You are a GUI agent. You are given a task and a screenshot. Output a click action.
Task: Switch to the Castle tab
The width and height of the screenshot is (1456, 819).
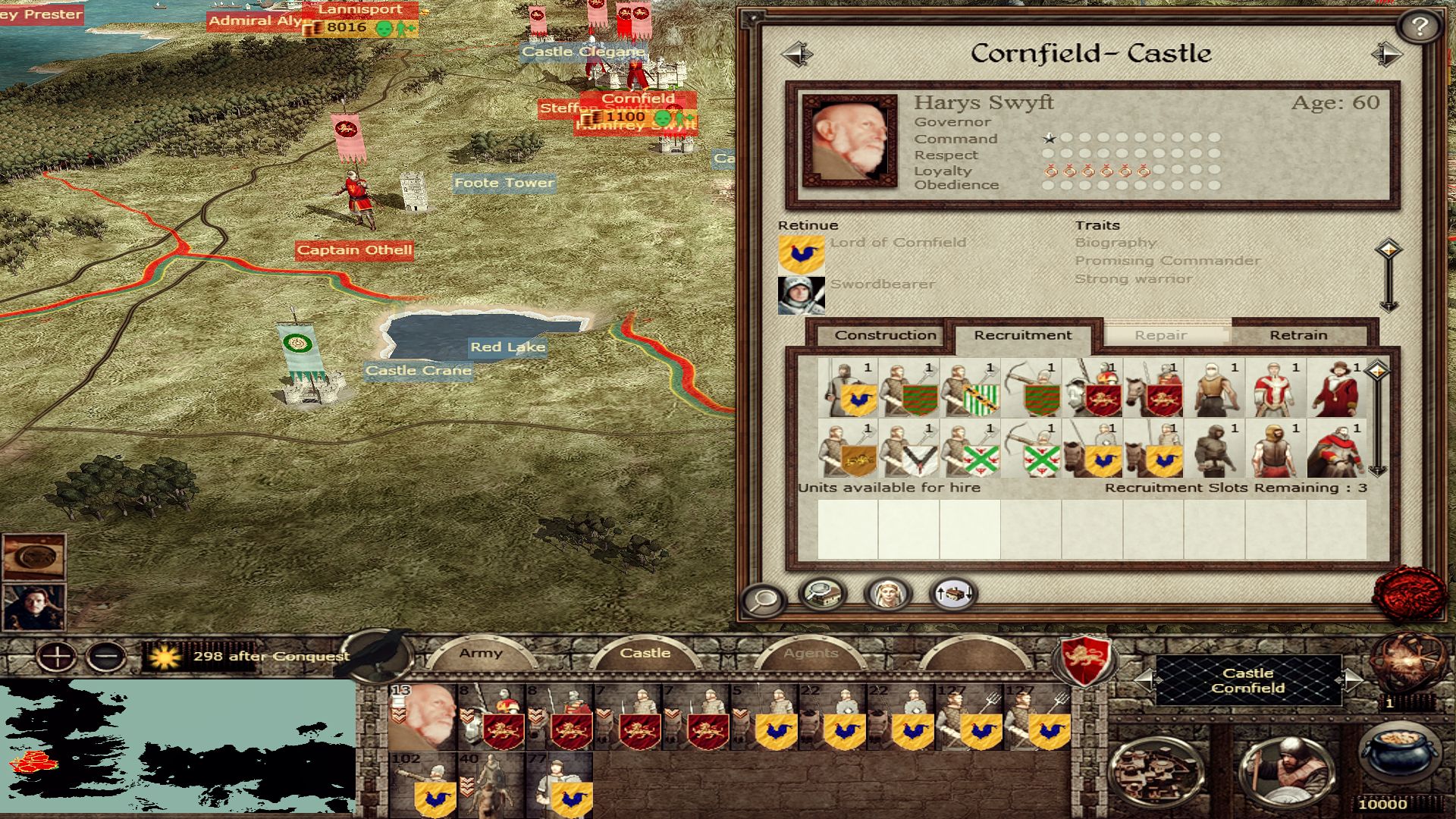(645, 653)
